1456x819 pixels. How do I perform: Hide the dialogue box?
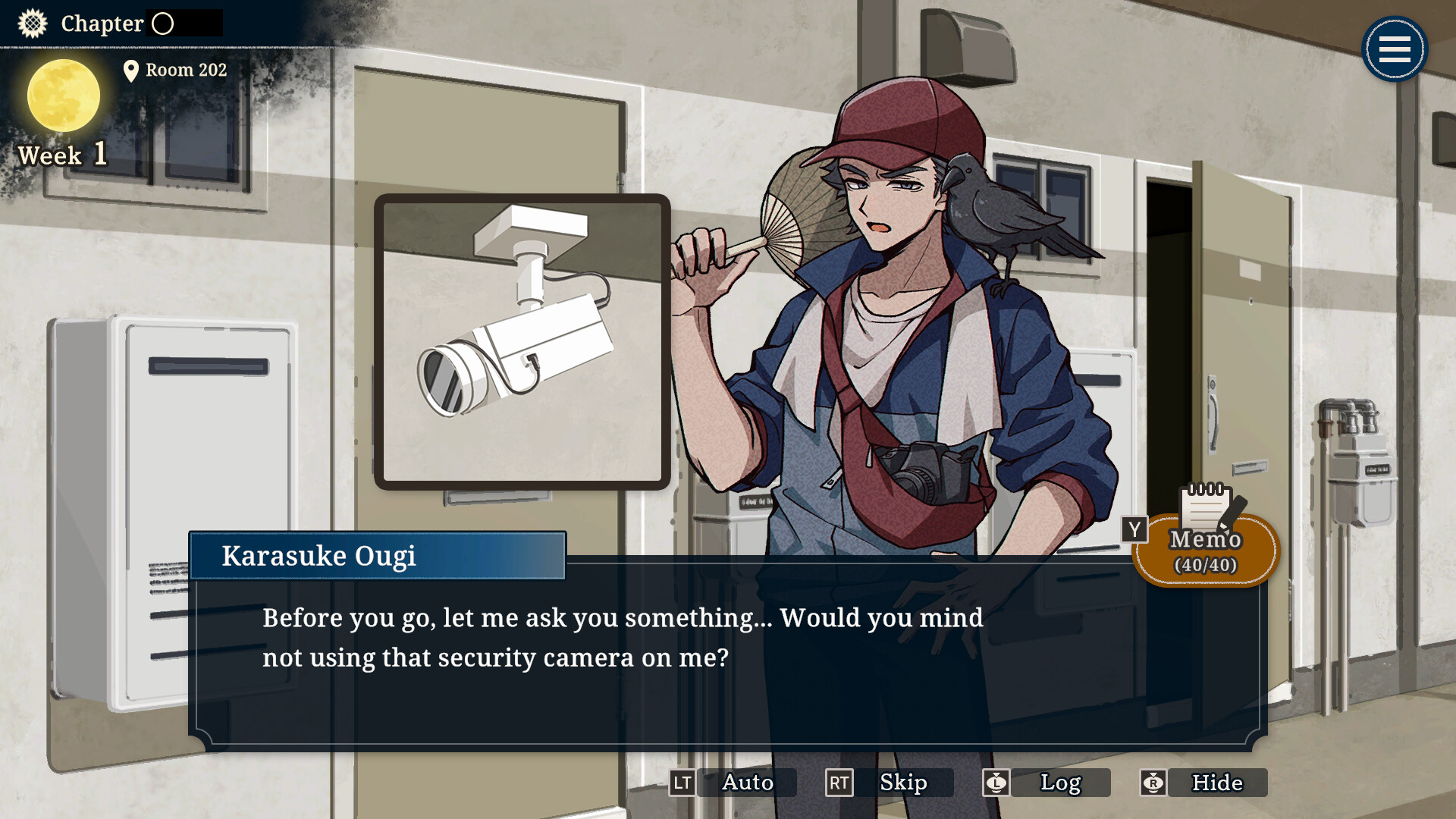(1216, 783)
